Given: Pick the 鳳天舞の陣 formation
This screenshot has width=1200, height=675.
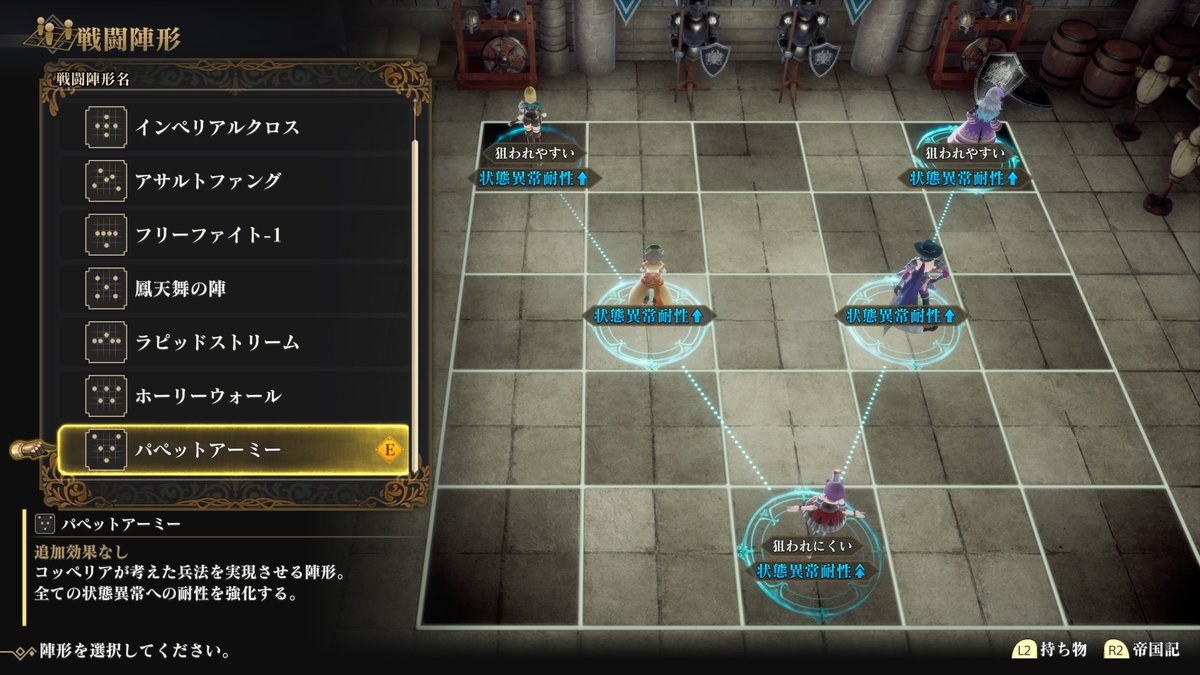Looking at the screenshot, I should point(233,289).
